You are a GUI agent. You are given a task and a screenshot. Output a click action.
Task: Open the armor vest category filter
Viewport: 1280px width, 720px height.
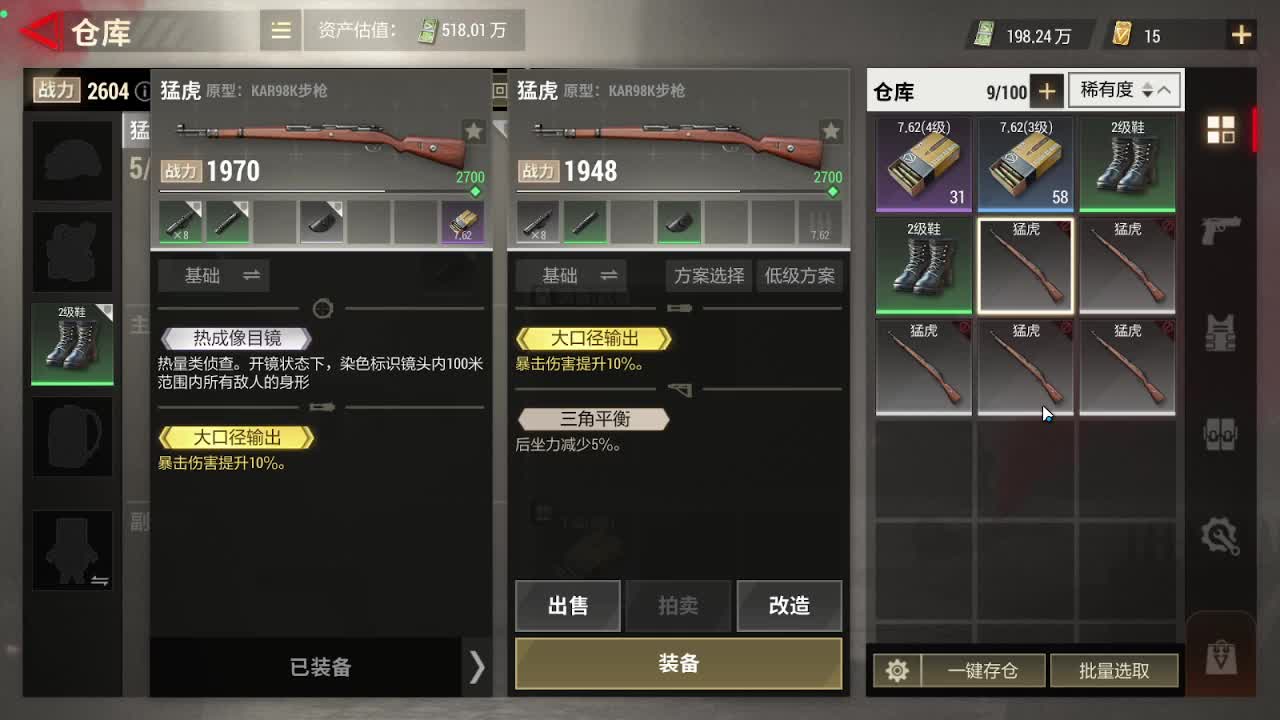pyautogui.click(x=1221, y=333)
